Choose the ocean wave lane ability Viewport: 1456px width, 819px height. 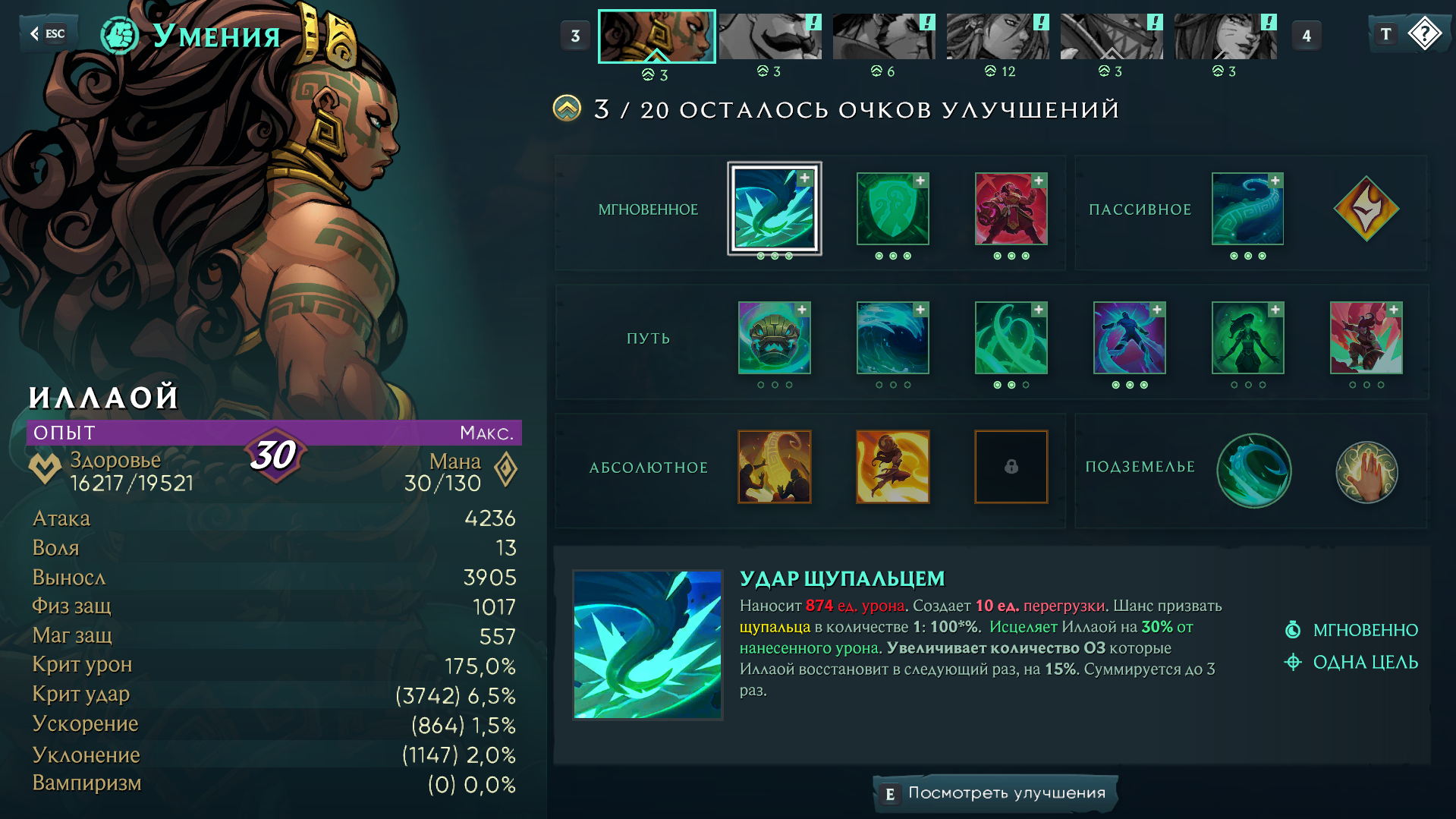coord(892,338)
